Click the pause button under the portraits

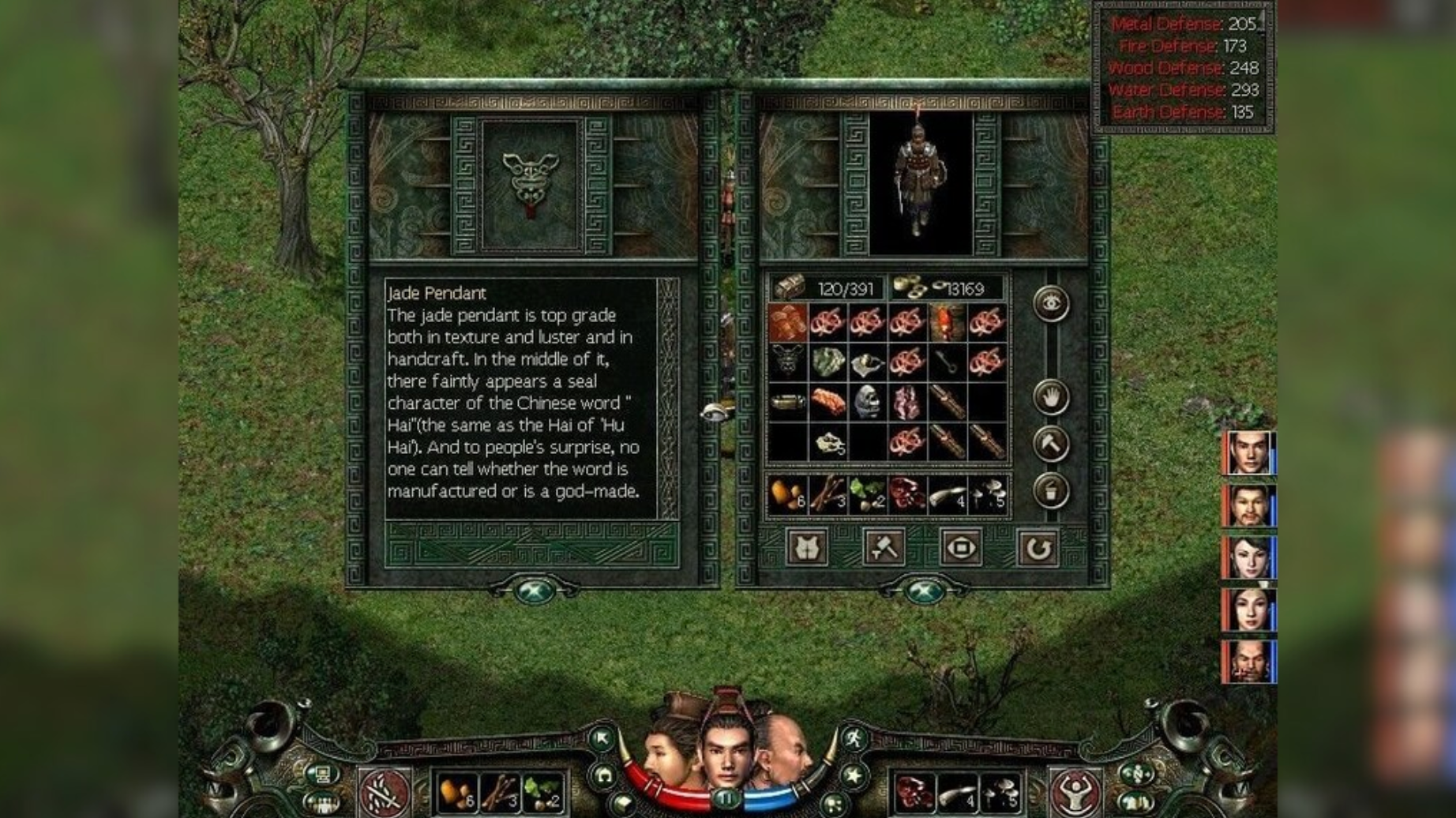726,800
